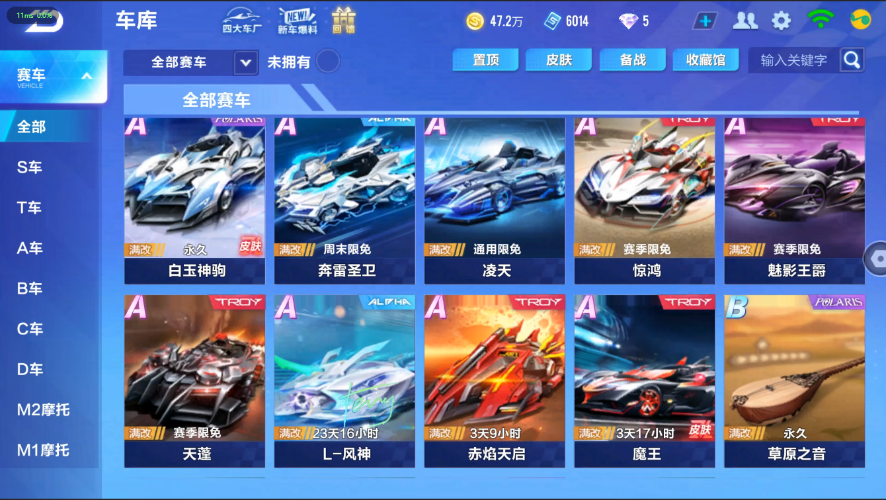Image resolution: width=886 pixels, height=500 pixels.
Task: Open the 新车爆料 new car news
Action: pyautogui.click(x=297, y=21)
